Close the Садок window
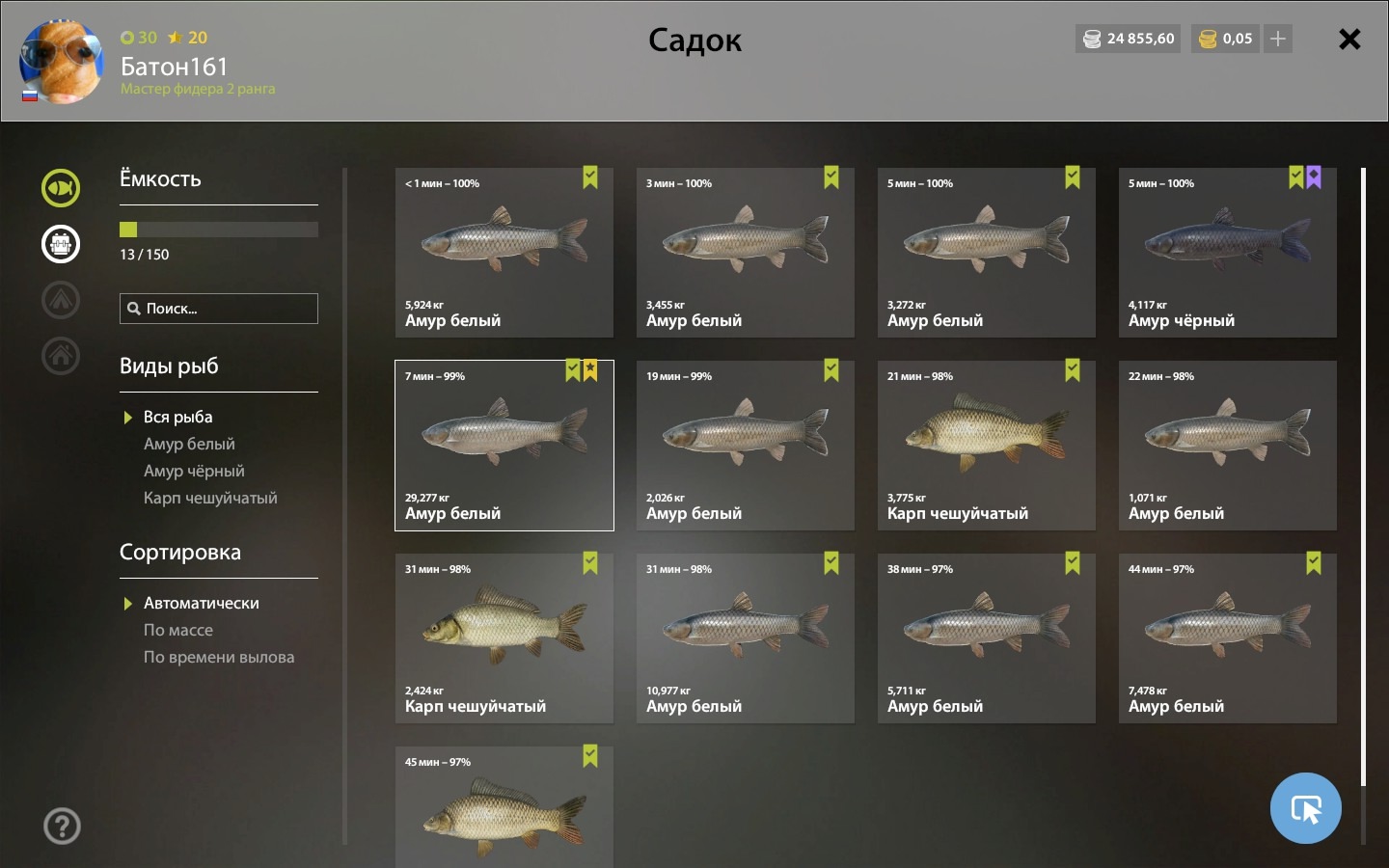Image resolution: width=1389 pixels, height=868 pixels. point(1349,40)
